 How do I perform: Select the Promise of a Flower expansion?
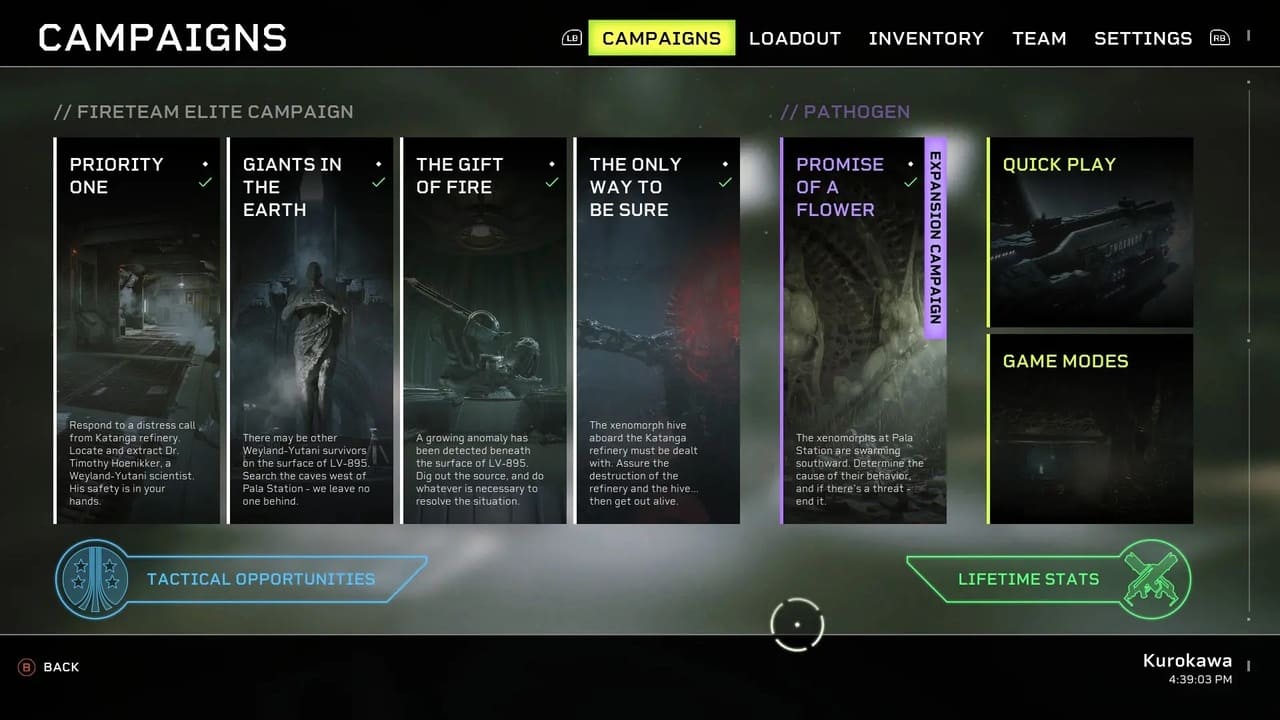(x=862, y=330)
